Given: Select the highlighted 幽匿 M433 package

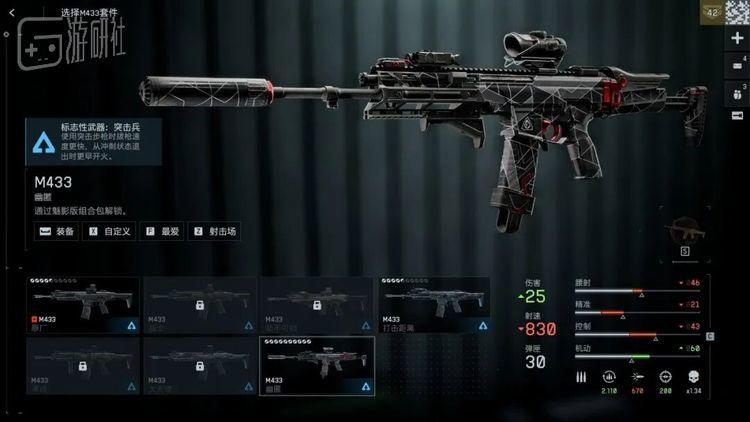Looking at the screenshot, I should point(316,364).
